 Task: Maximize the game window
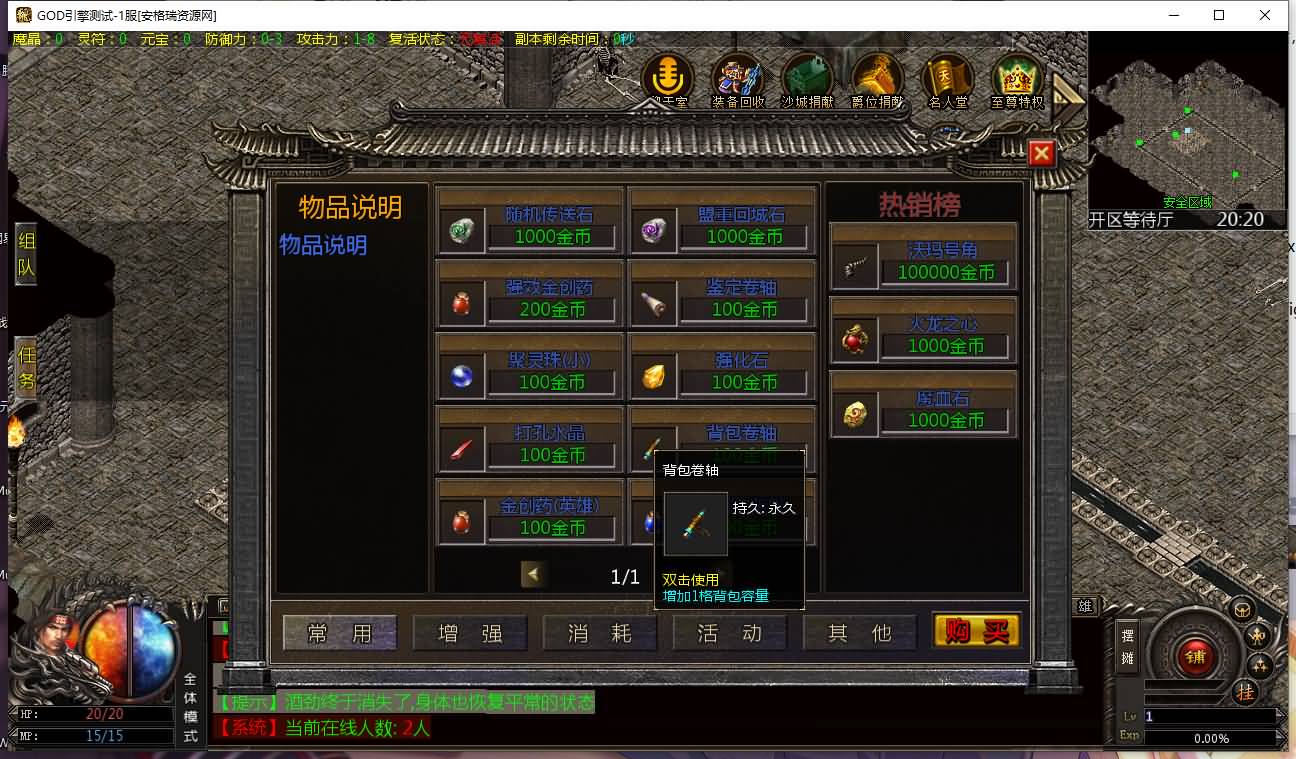(x=1219, y=15)
